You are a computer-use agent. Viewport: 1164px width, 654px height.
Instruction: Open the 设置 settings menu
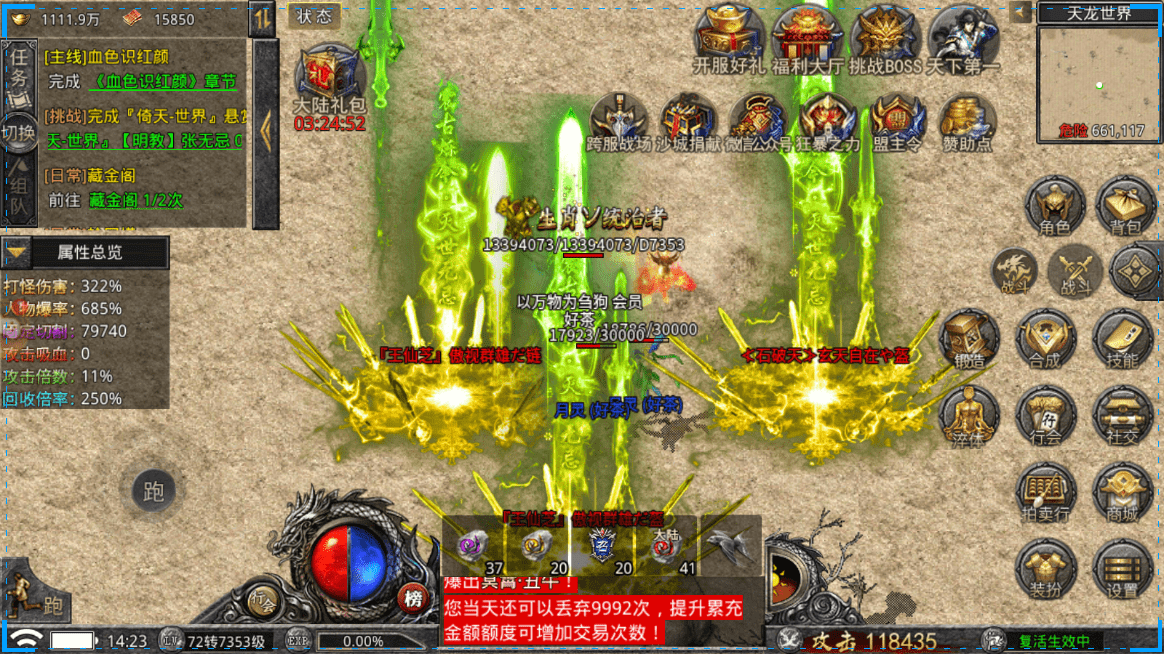pyautogui.click(x=1123, y=570)
